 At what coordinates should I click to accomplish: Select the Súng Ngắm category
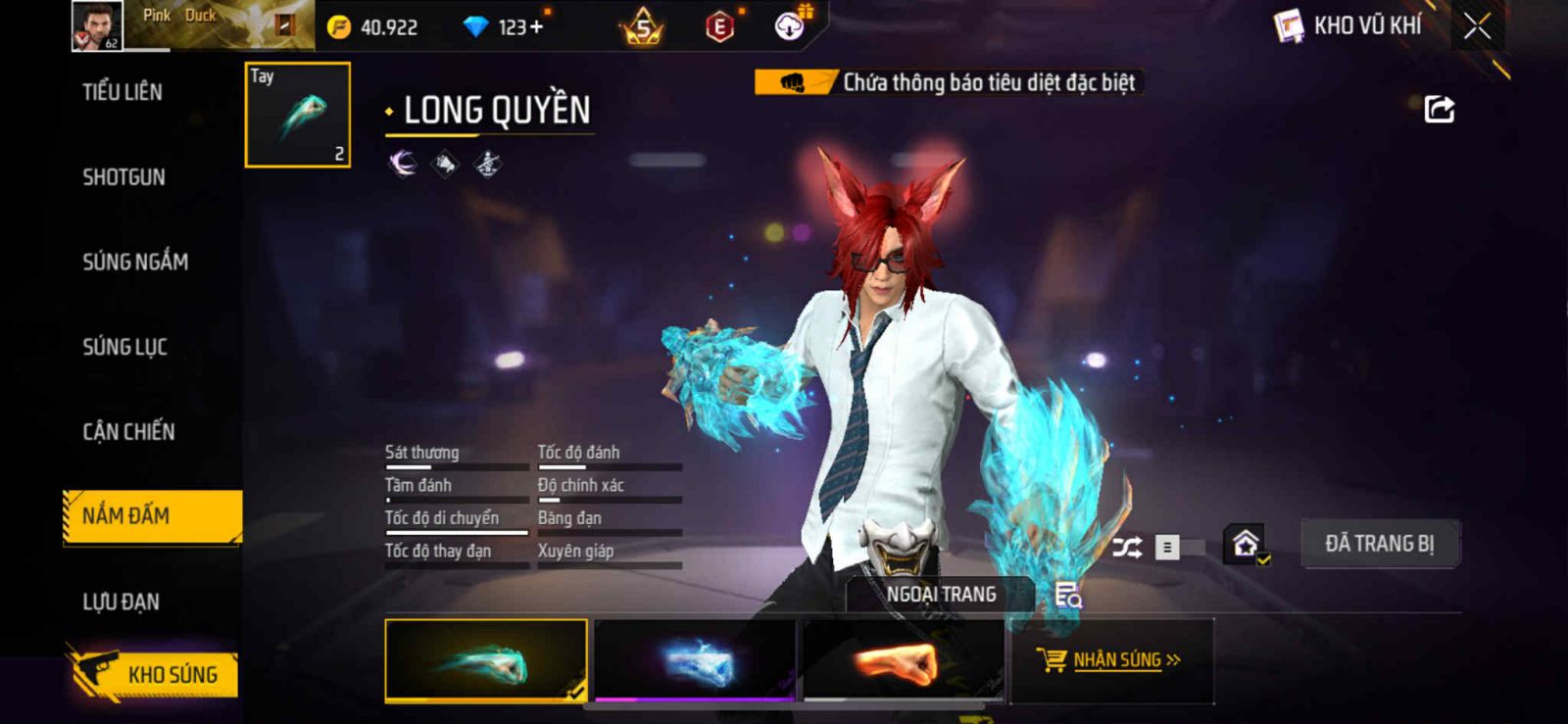click(x=135, y=262)
